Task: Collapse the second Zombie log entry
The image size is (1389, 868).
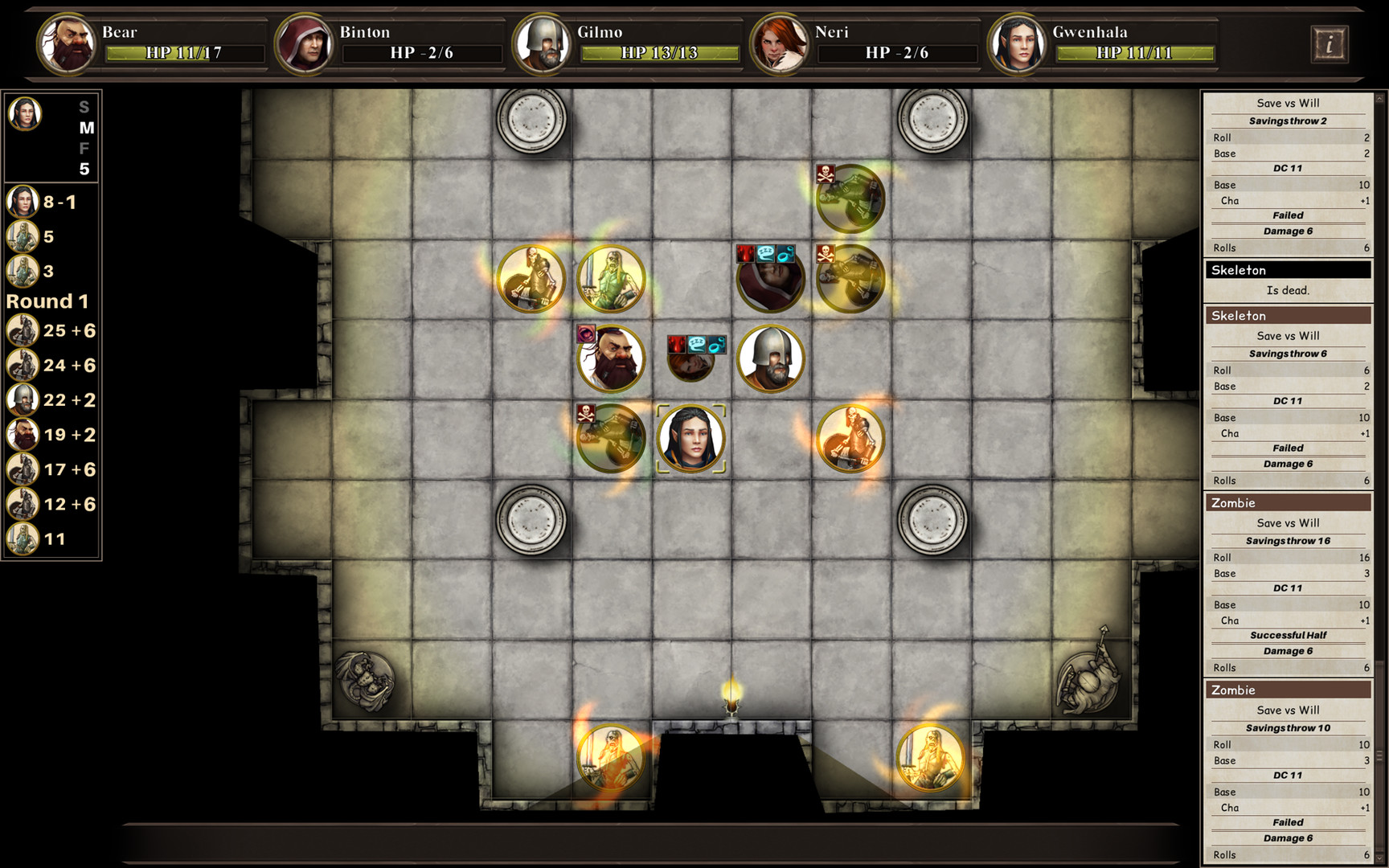Action: coord(1232,690)
